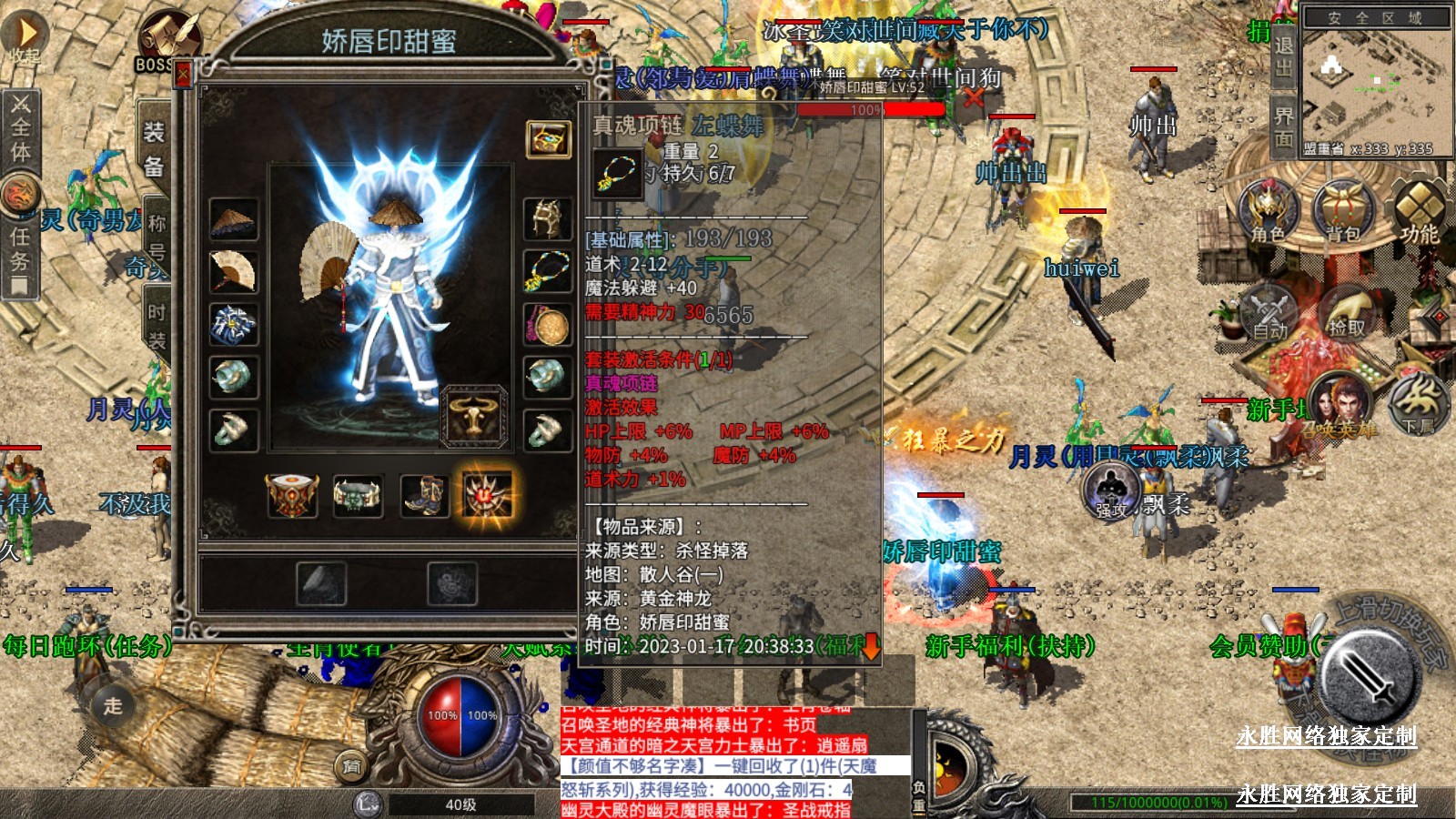This screenshot has height=819, width=1456.
Task: Select the boots equipment slot
Action: click(x=424, y=495)
